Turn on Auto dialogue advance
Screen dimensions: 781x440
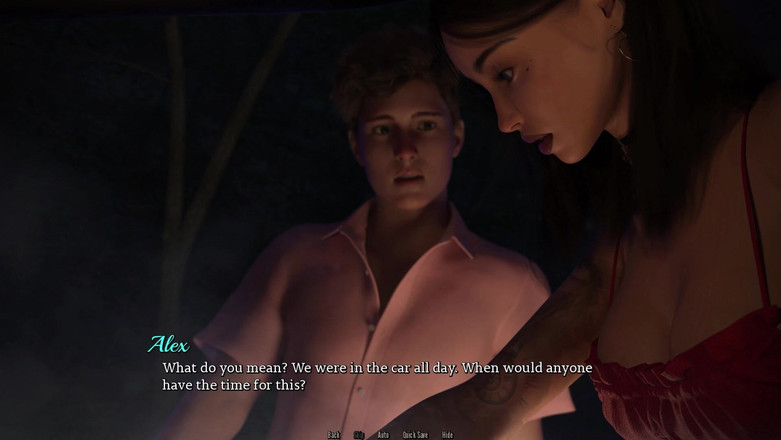[x=383, y=435]
